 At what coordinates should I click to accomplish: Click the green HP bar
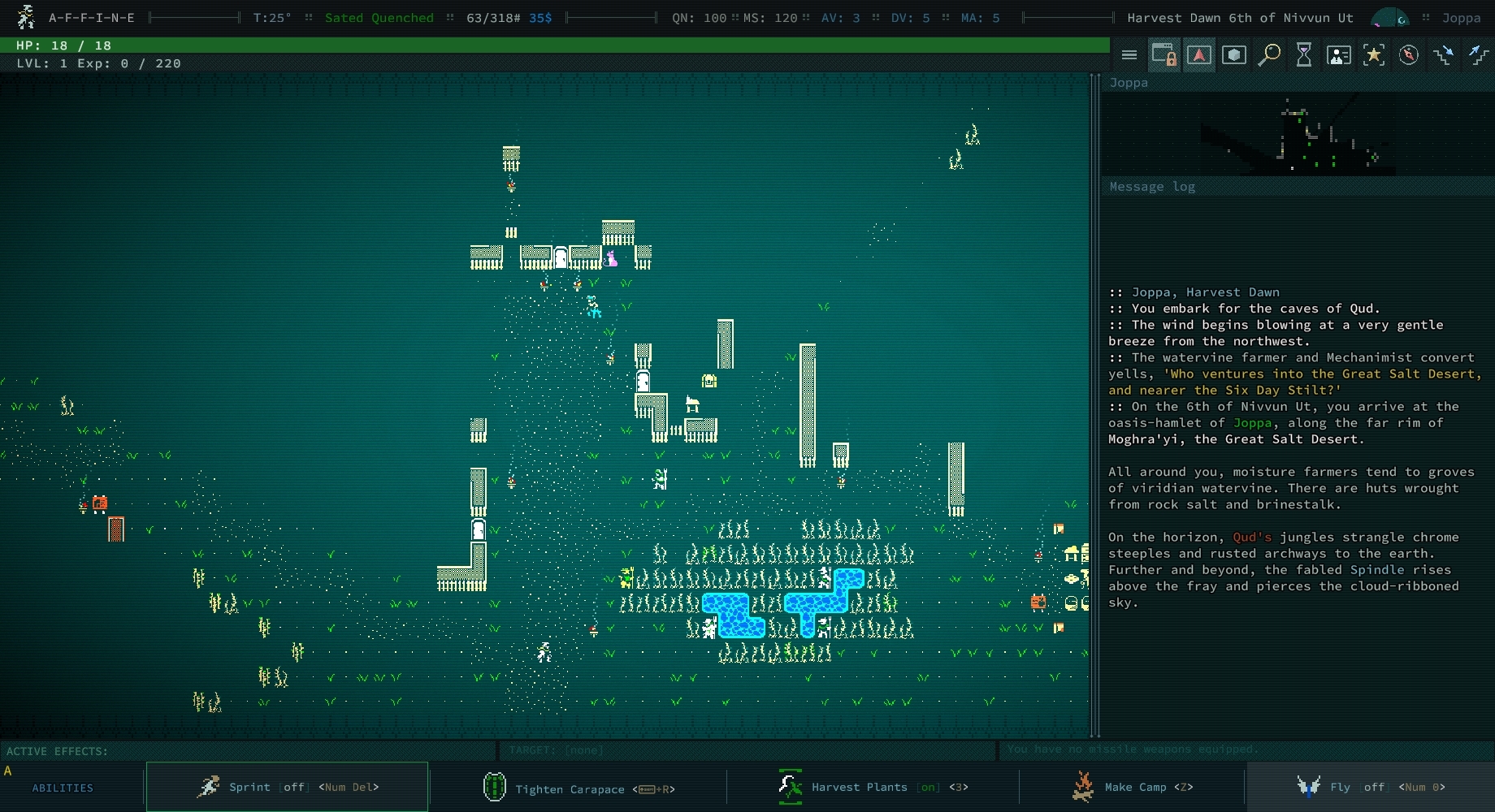click(557, 46)
